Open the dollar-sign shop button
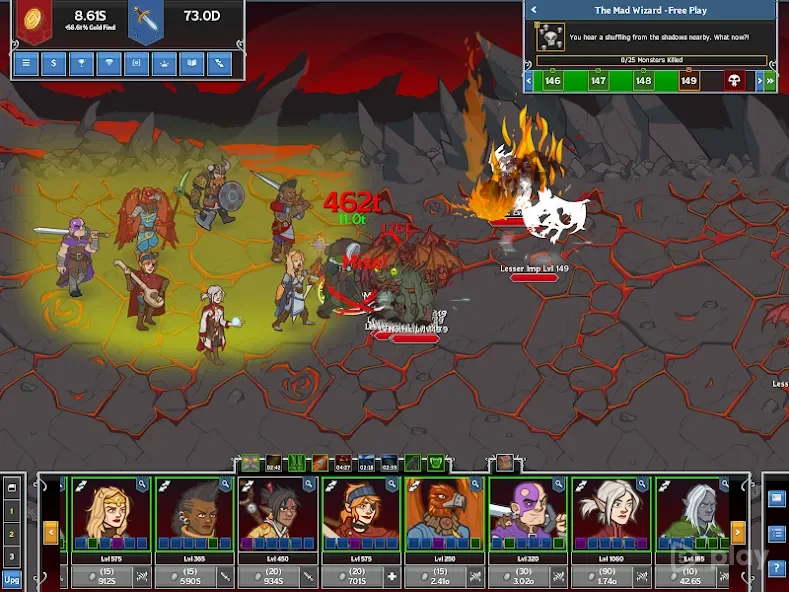The image size is (789, 592). point(53,64)
